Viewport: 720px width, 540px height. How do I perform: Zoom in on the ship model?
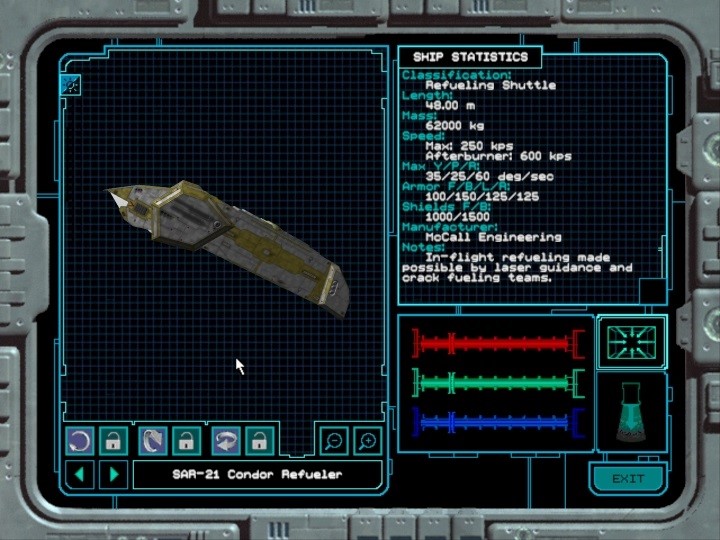(x=366, y=440)
